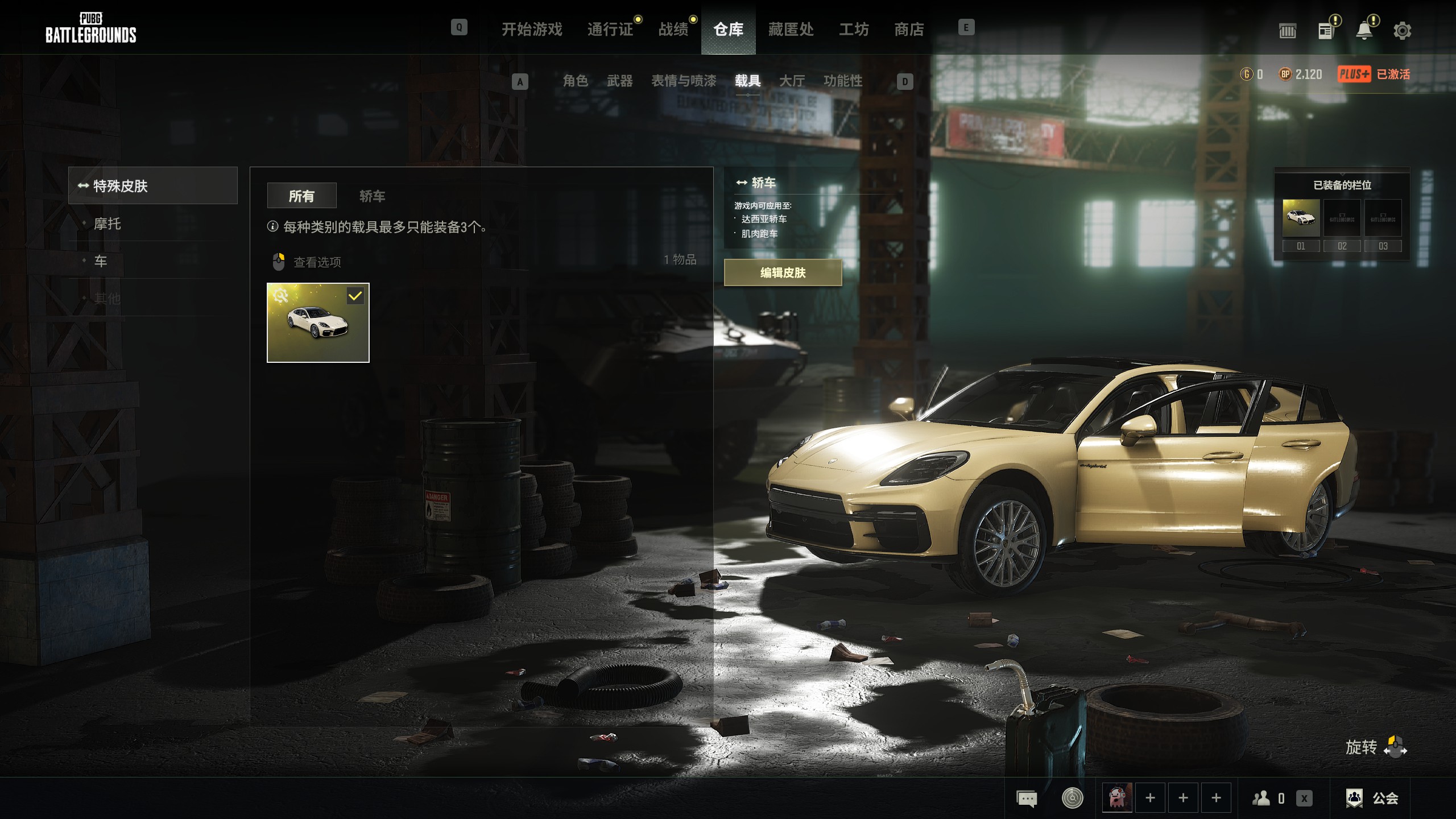
Task: Open the 战绩 career tab
Action: coord(673,29)
